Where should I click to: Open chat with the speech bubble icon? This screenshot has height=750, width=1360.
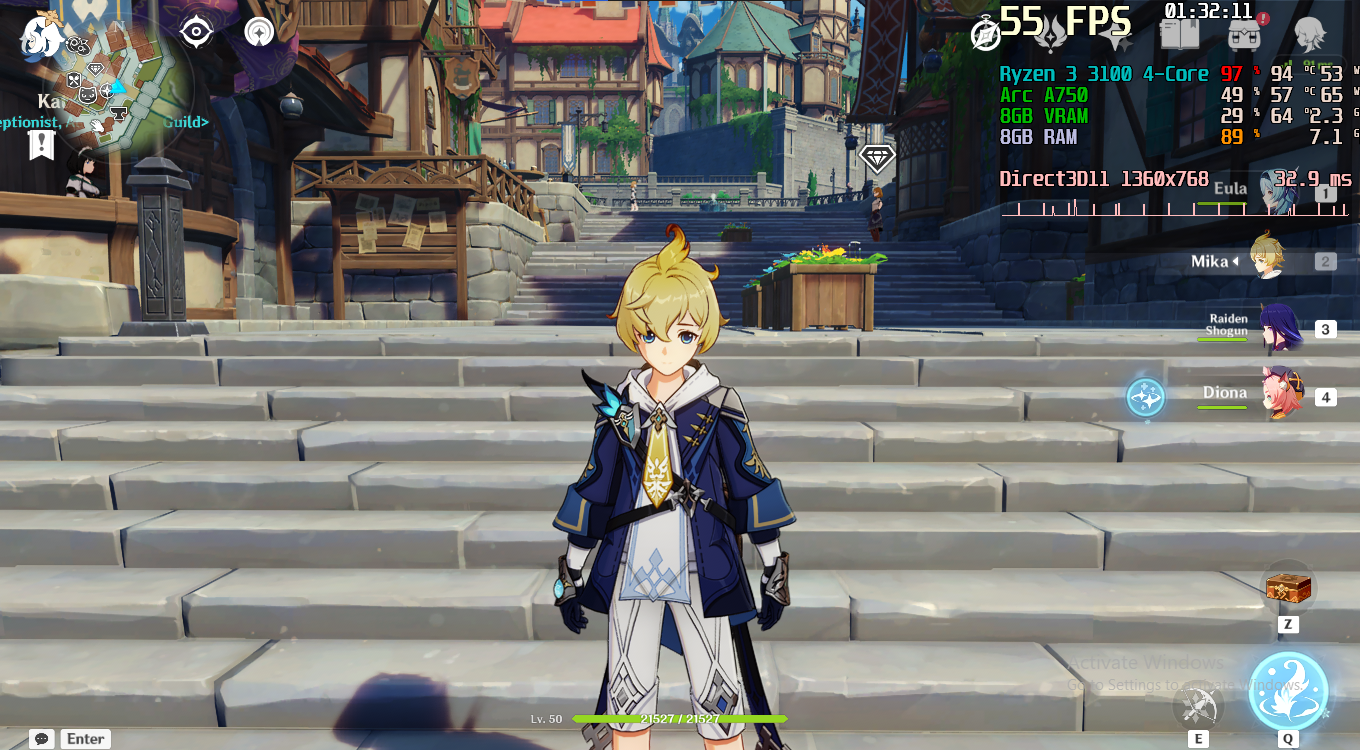(x=42, y=739)
